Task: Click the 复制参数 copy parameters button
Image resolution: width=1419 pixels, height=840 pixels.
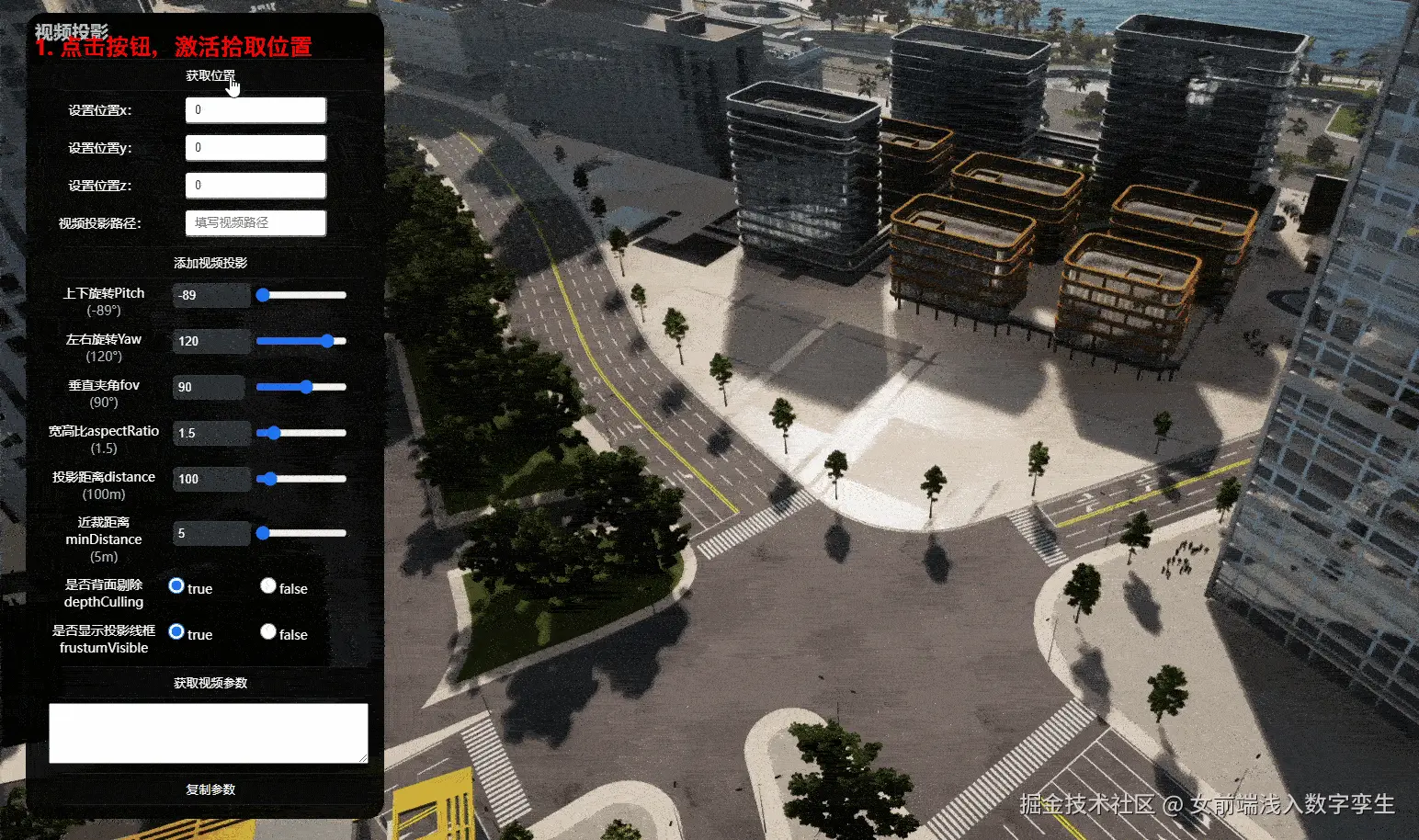Action: point(210,789)
